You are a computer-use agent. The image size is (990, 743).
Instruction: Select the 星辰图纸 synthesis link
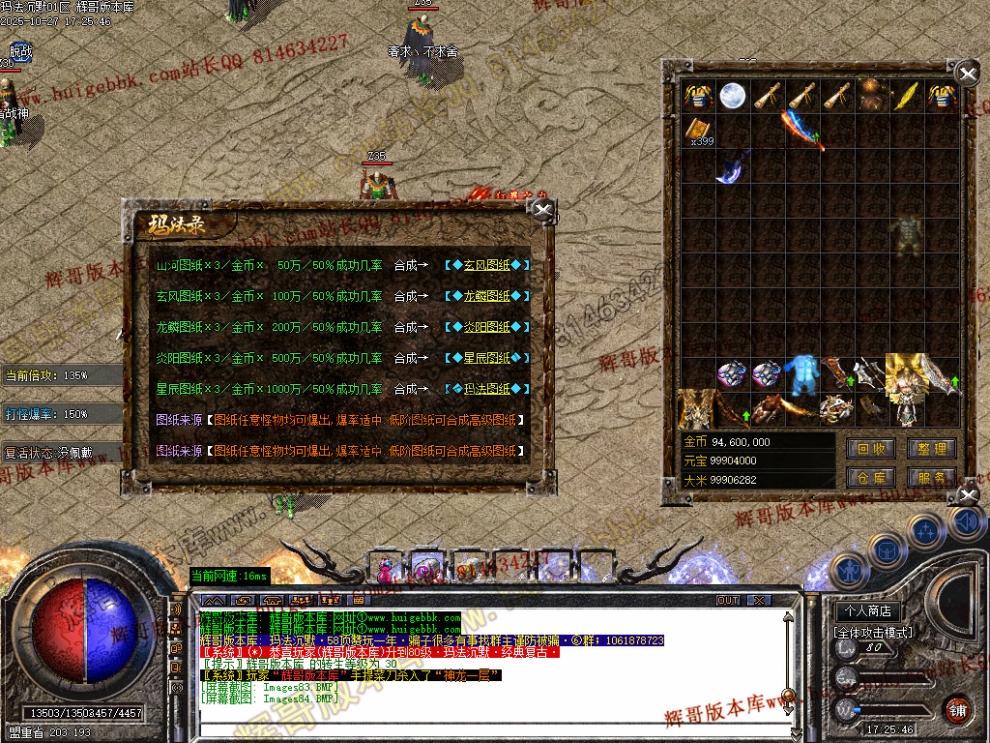pos(486,358)
